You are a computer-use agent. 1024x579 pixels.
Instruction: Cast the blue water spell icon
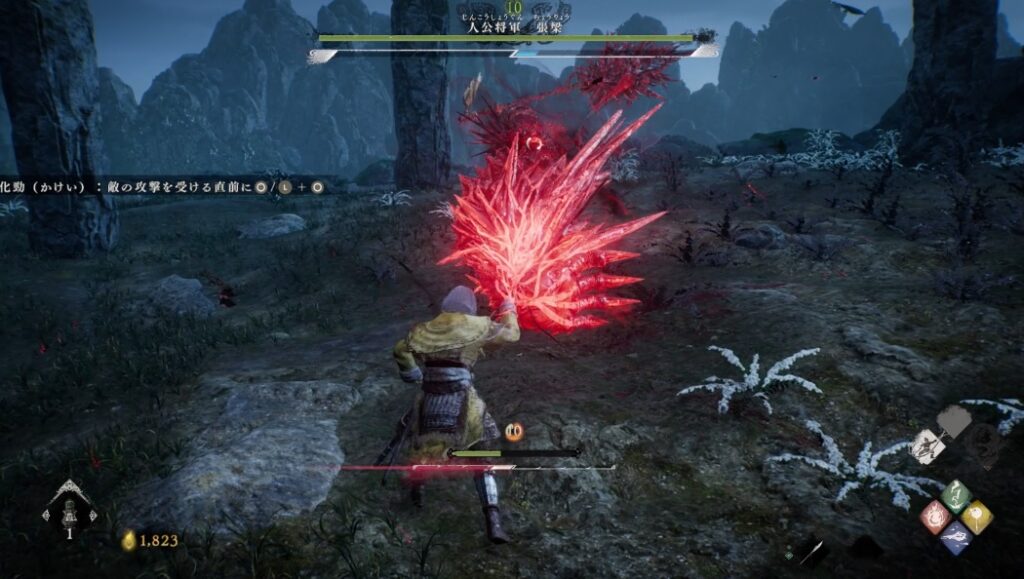957,537
